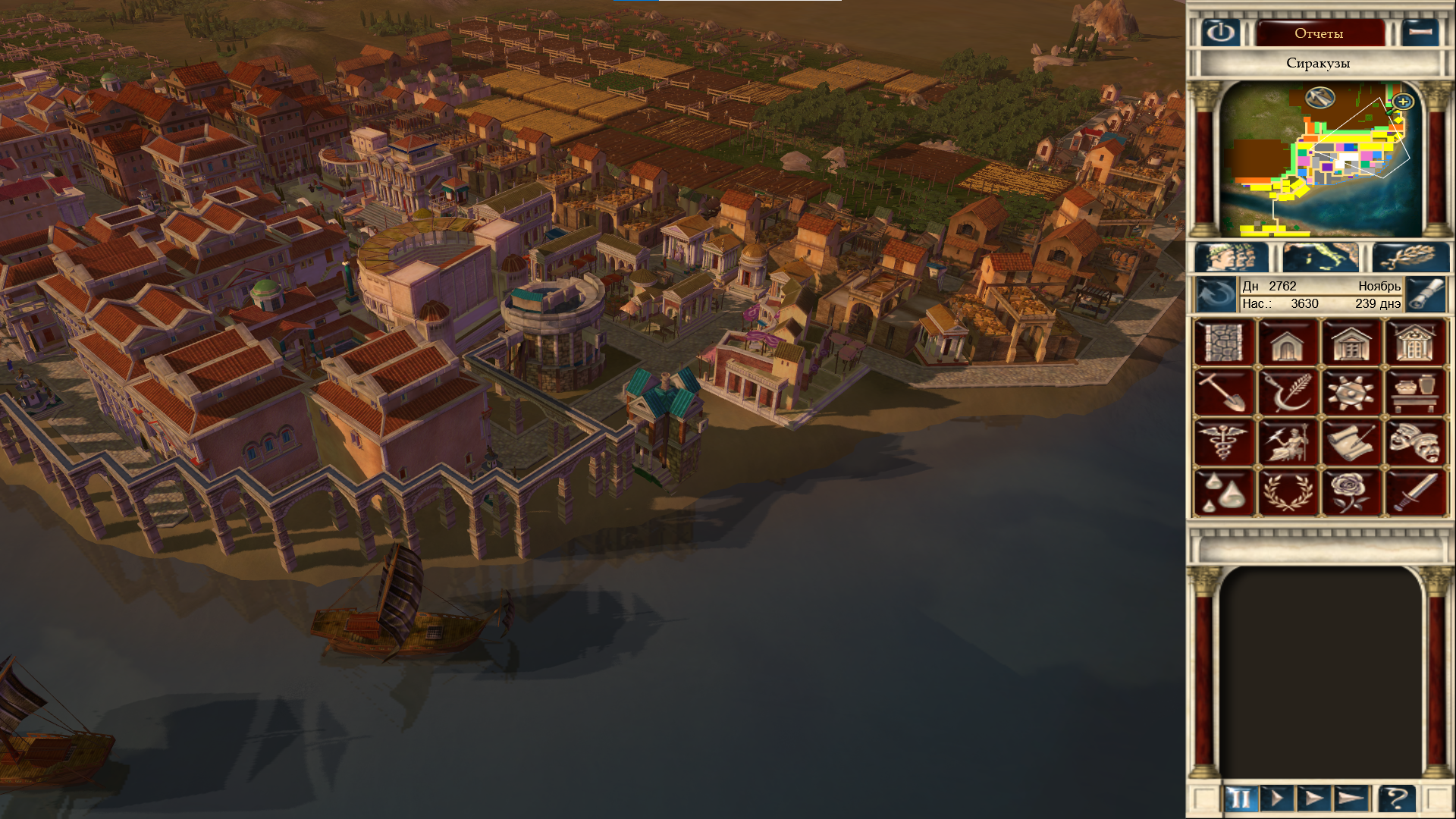Open the caduceus health buildings category

point(1224,442)
